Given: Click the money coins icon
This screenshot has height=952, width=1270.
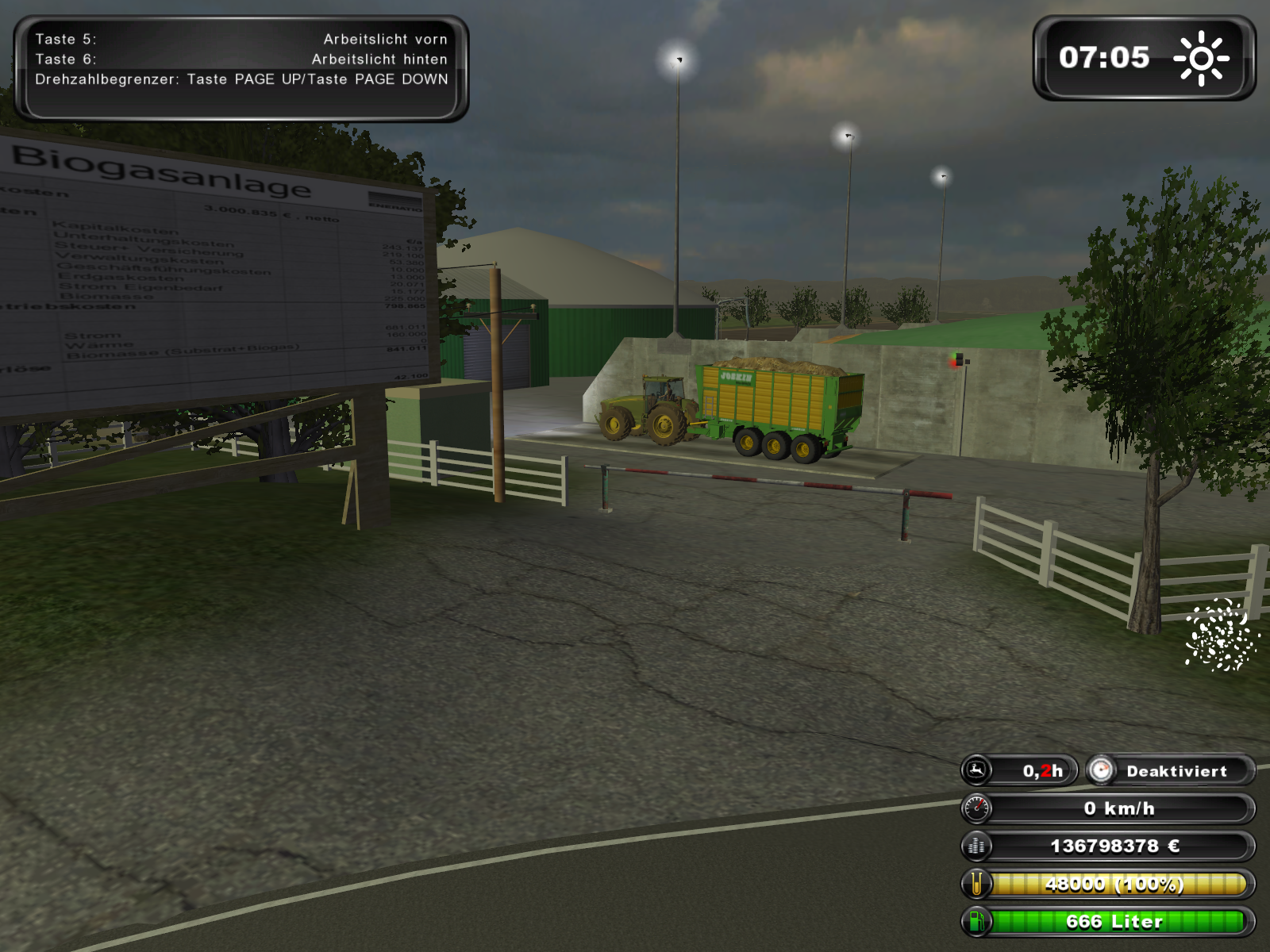Looking at the screenshot, I should point(977,846).
